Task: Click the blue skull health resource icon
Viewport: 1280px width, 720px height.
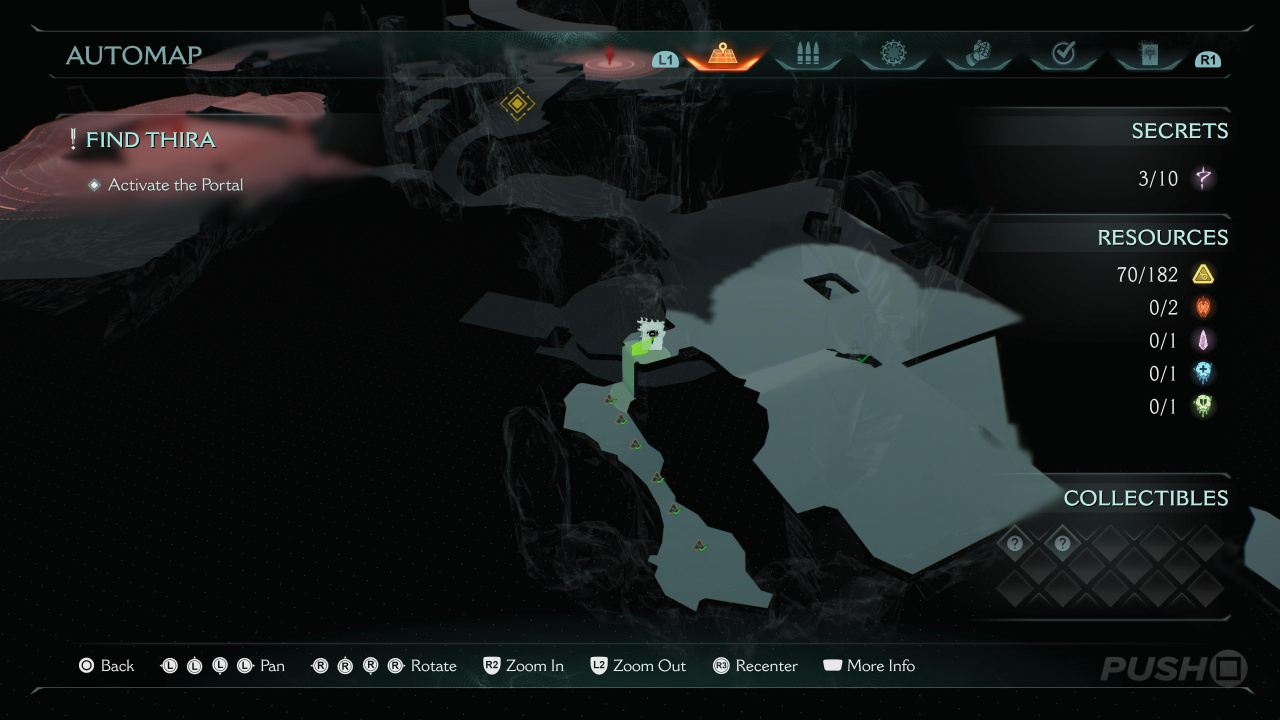Action: tap(1203, 373)
